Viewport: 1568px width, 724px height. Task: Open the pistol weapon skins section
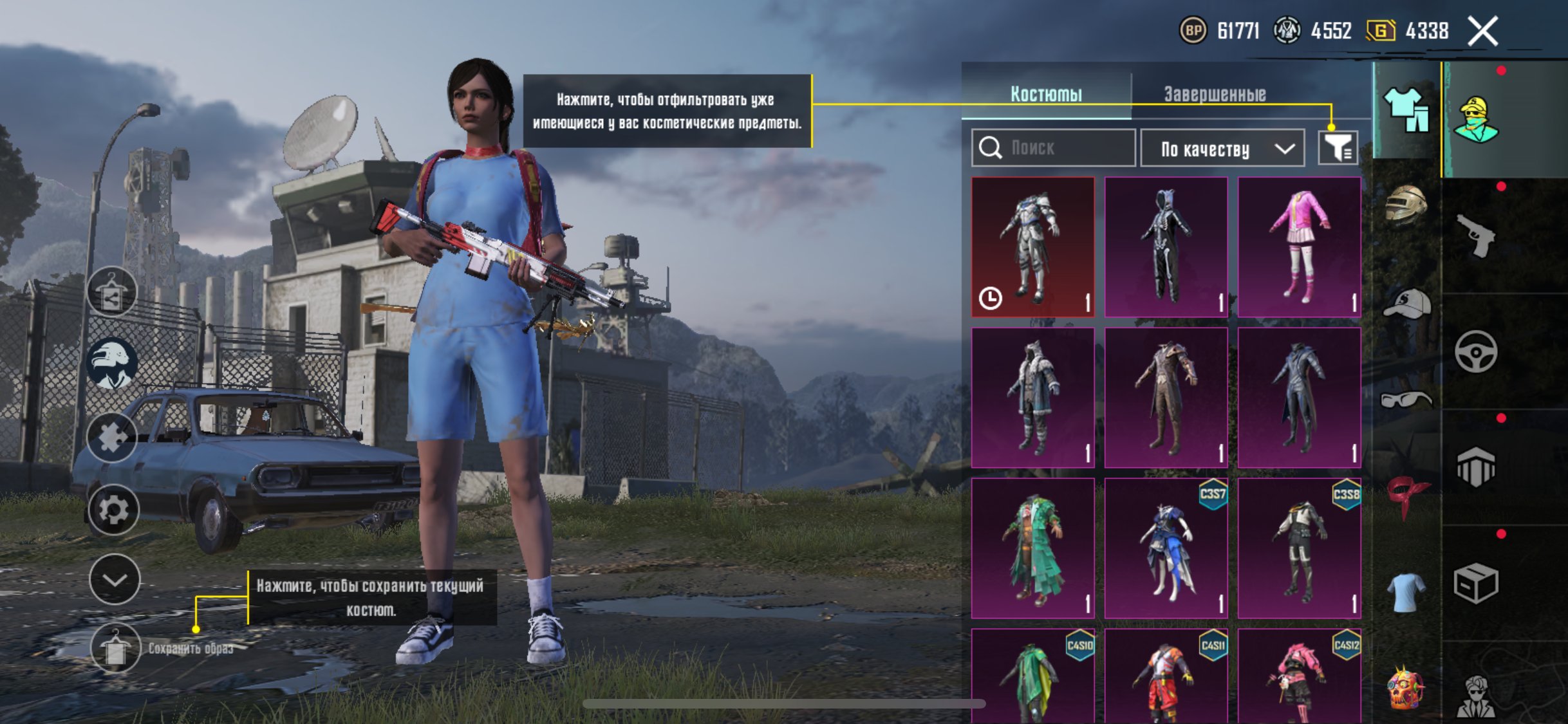pyautogui.click(x=1475, y=236)
